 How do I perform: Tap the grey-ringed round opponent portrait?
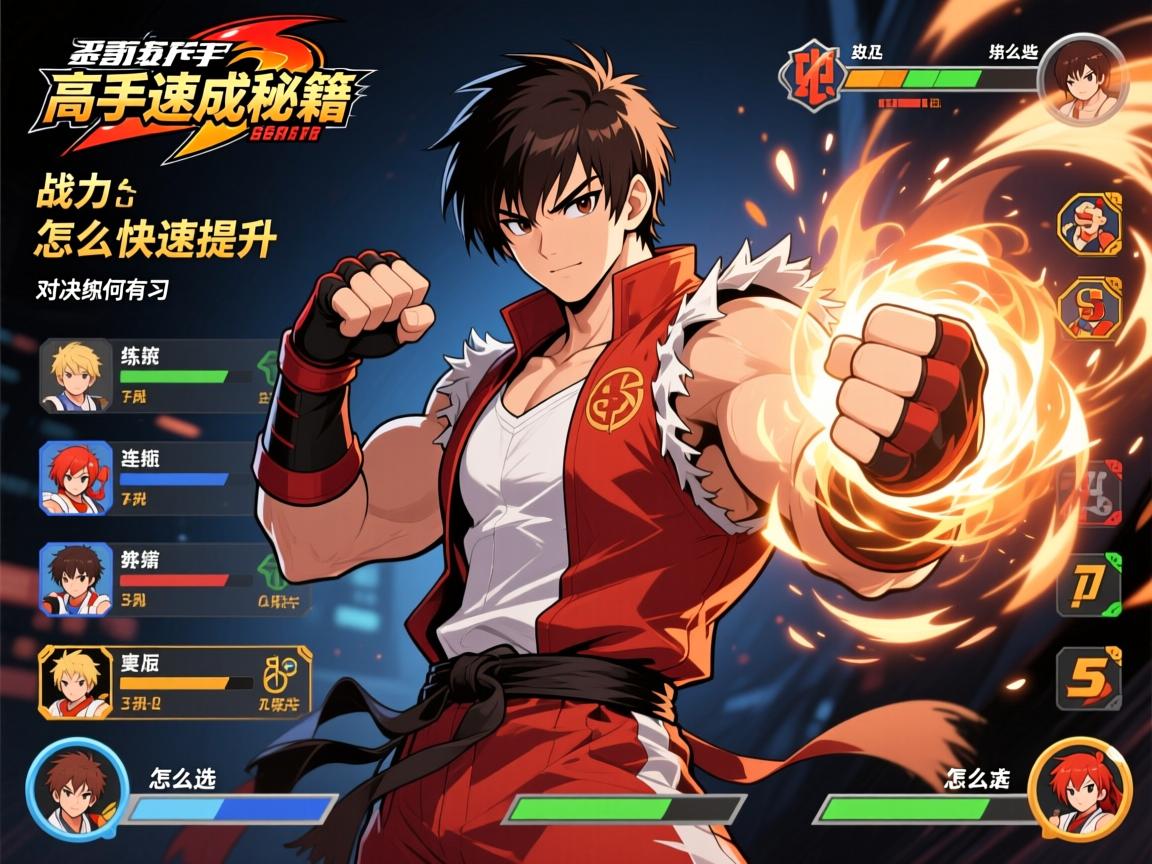pos(1084,77)
